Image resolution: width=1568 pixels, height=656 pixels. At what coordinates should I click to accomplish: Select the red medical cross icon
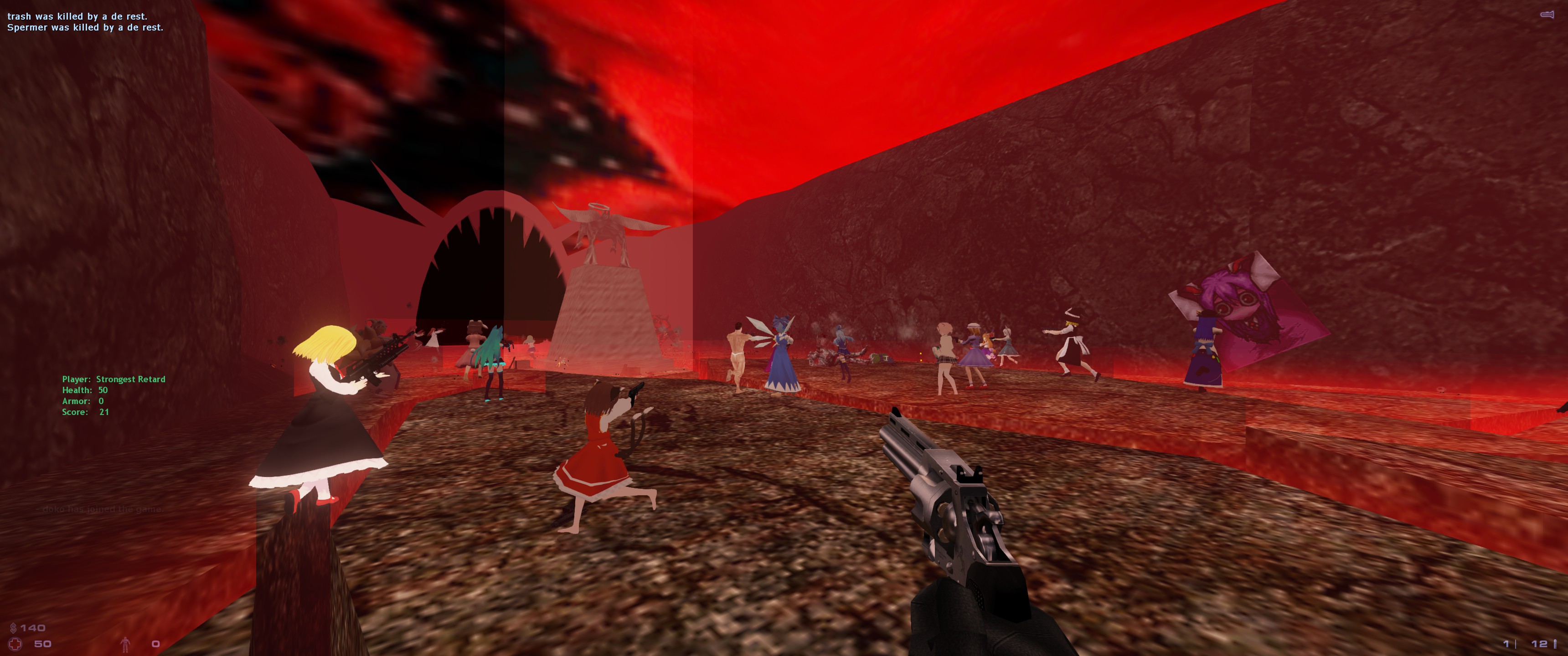click(x=15, y=643)
